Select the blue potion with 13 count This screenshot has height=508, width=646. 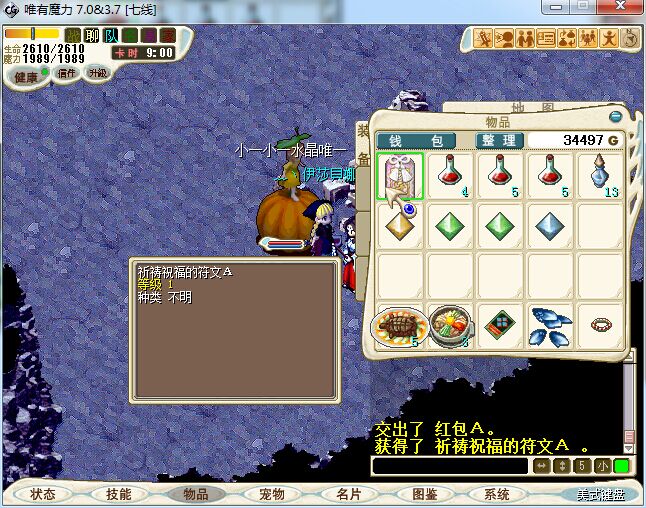tap(601, 176)
